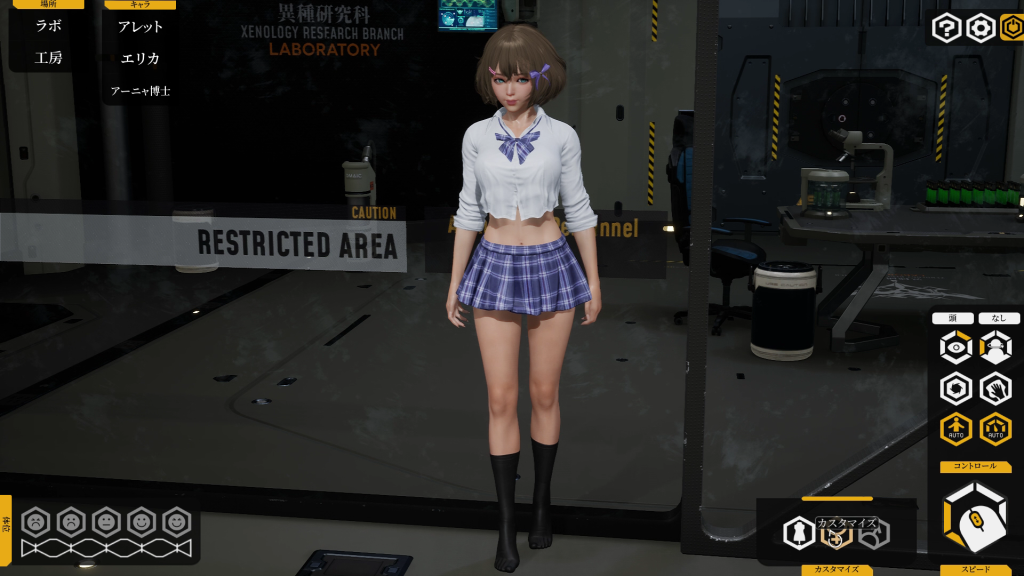Click the head-turn character icon

click(996, 348)
